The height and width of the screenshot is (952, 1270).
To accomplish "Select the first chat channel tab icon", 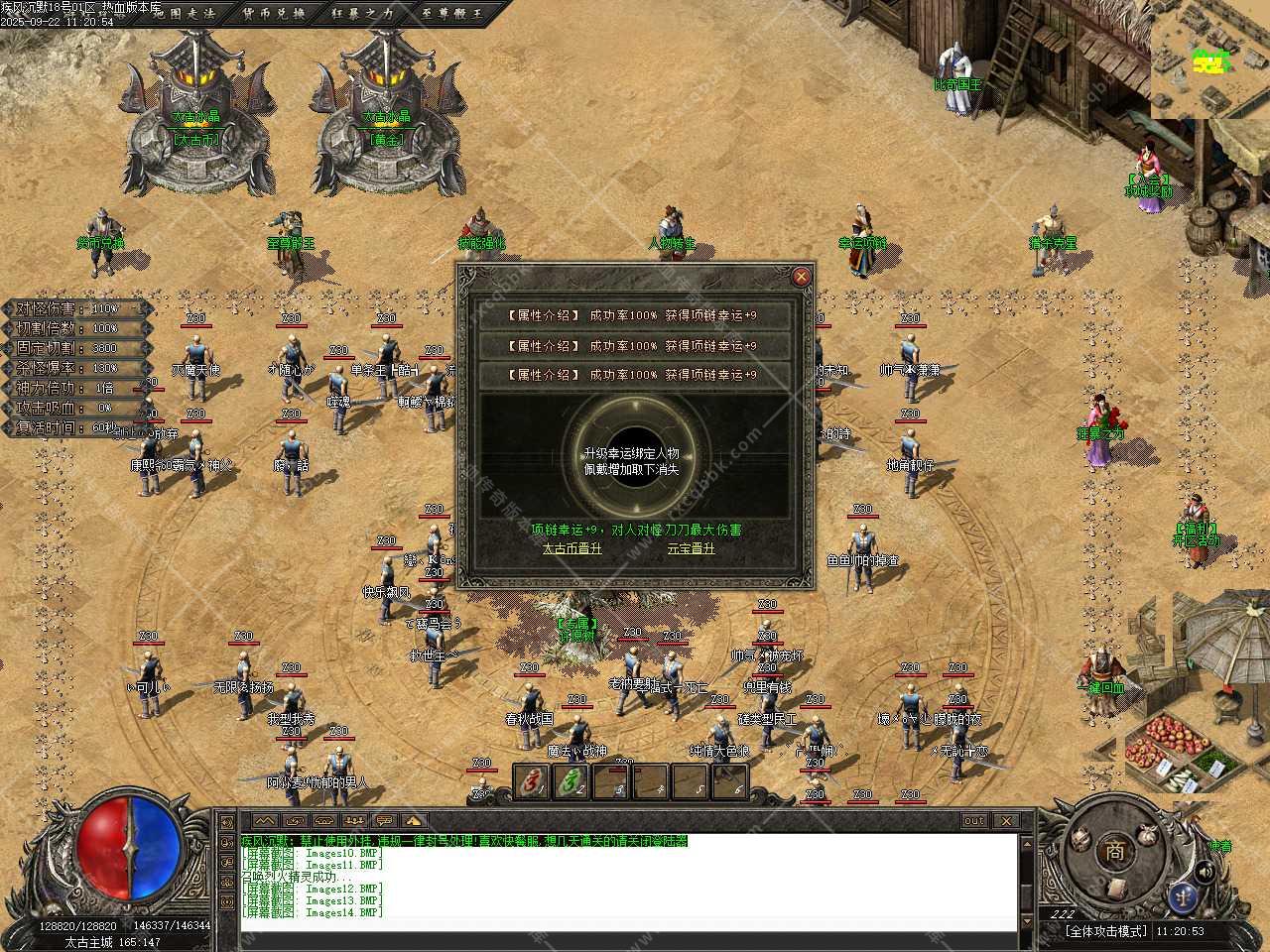I will (263, 821).
